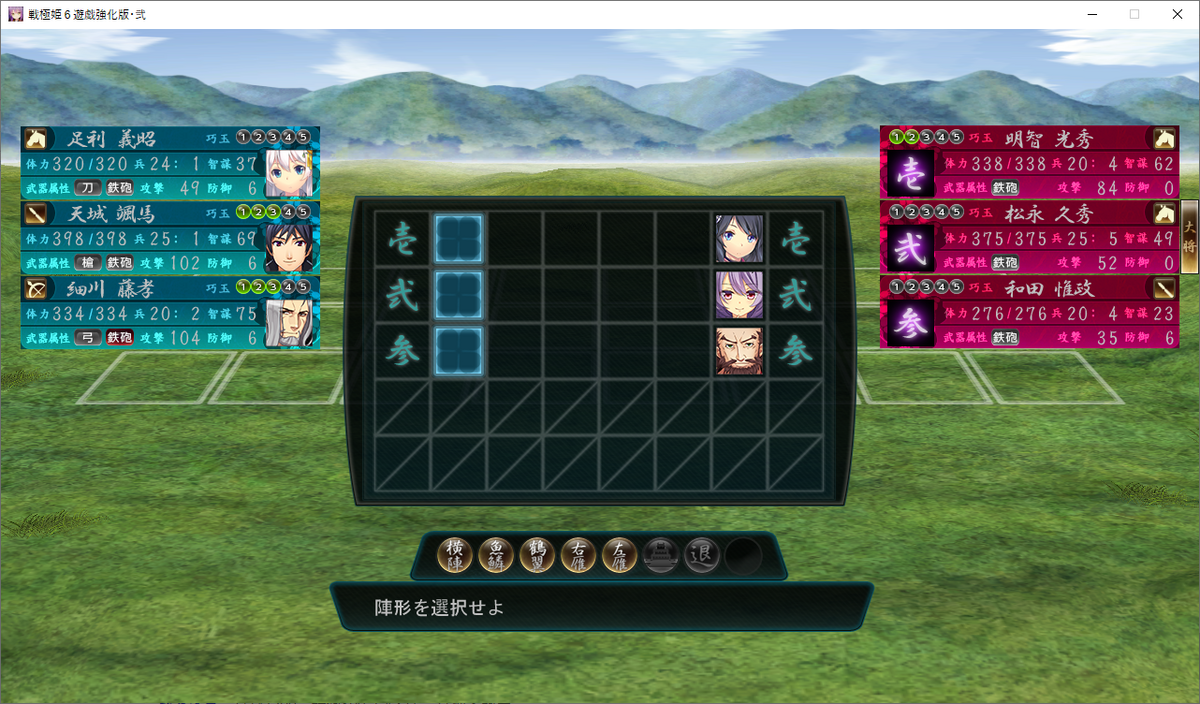
Task: Select the 魚鱗 formation button
Action: (498, 555)
